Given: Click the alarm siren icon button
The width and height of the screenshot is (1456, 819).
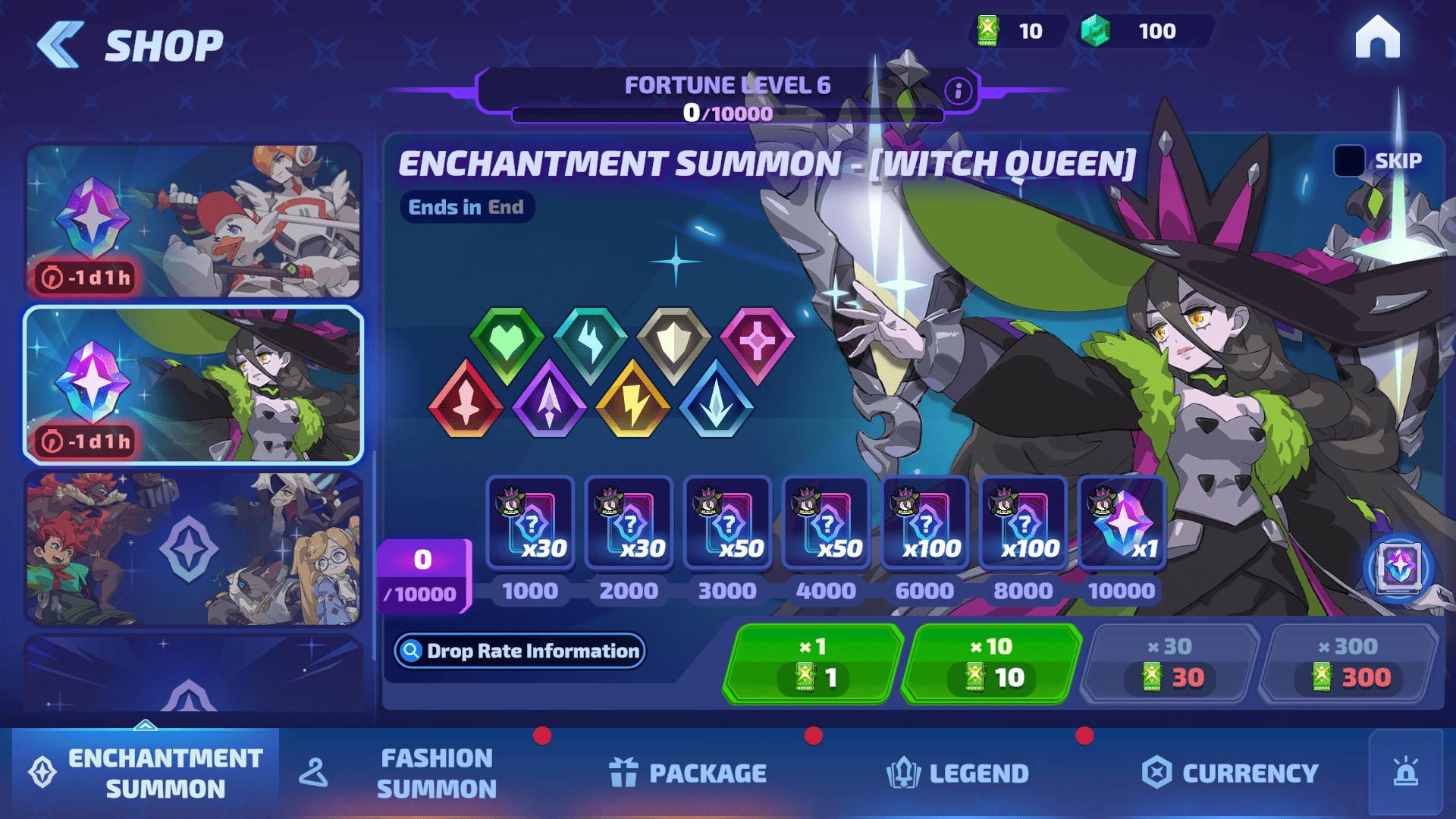Looking at the screenshot, I should click(x=1406, y=772).
